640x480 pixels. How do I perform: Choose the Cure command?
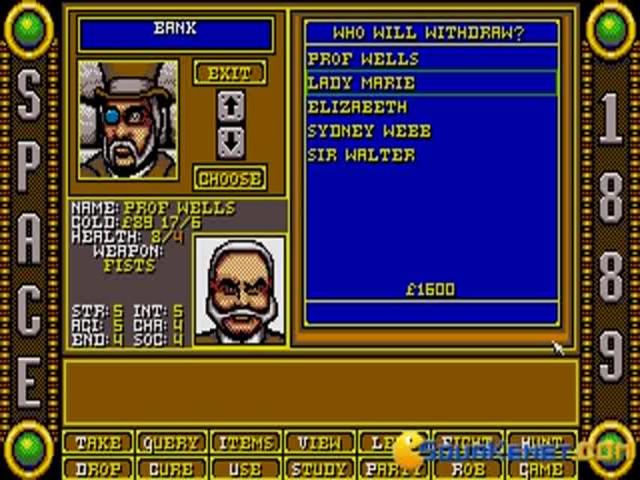pos(170,467)
